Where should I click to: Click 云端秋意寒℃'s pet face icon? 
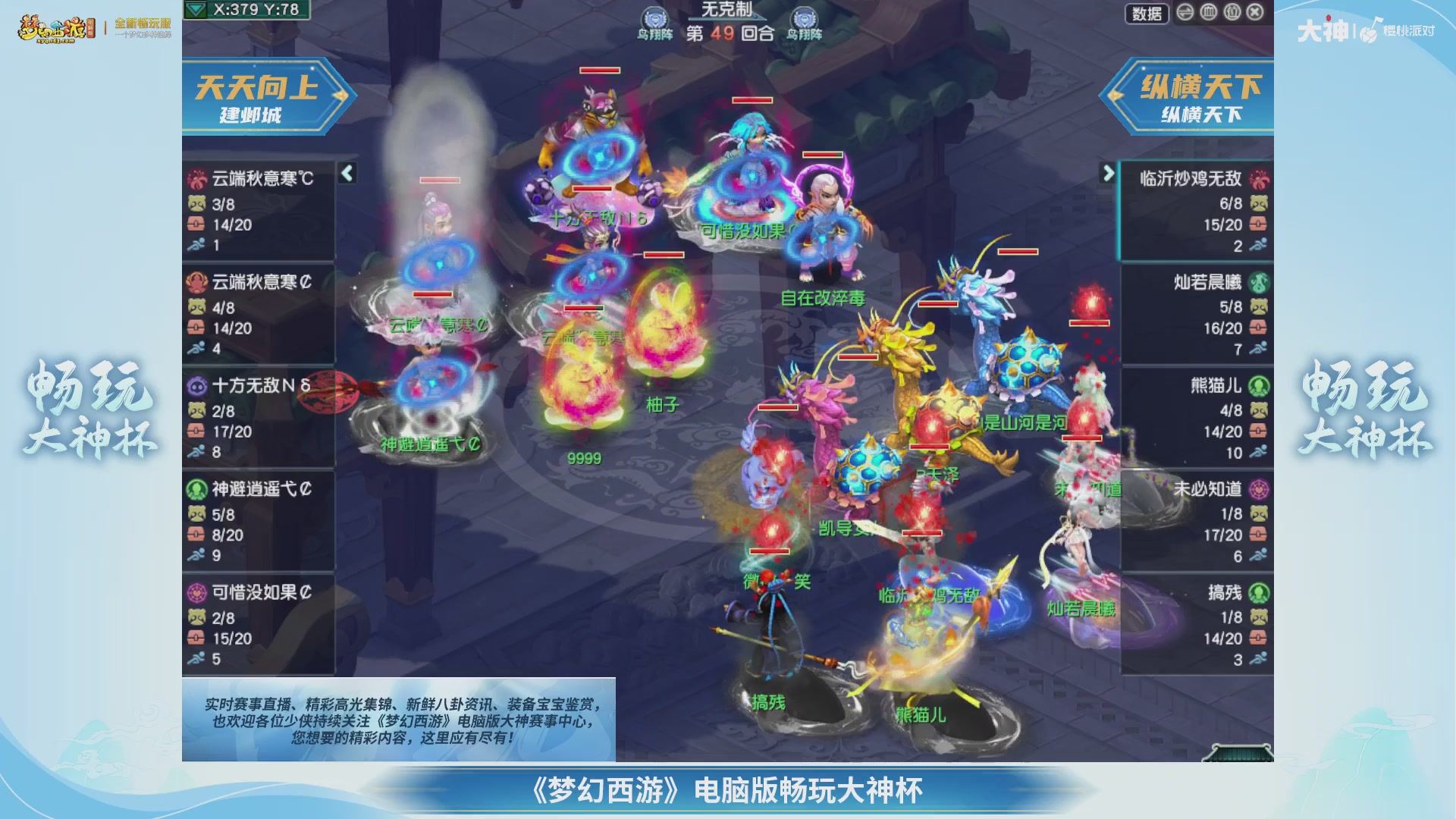196,203
